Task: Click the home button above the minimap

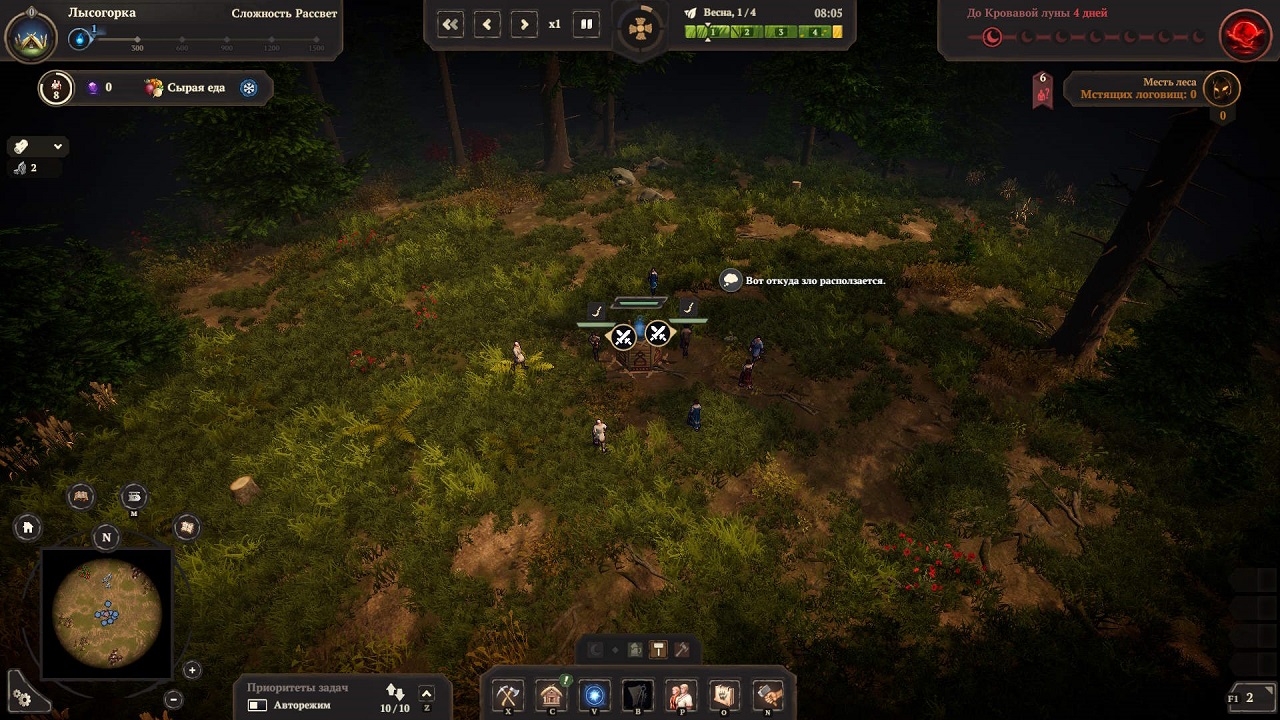Action: [x=28, y=527]
